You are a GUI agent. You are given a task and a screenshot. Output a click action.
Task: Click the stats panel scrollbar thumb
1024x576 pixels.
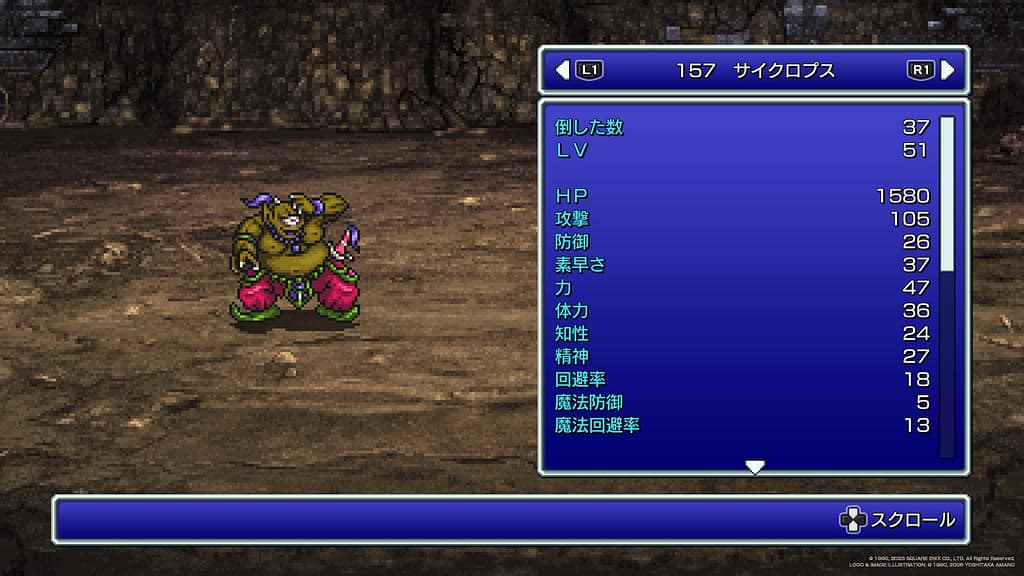tap(946, 193)
